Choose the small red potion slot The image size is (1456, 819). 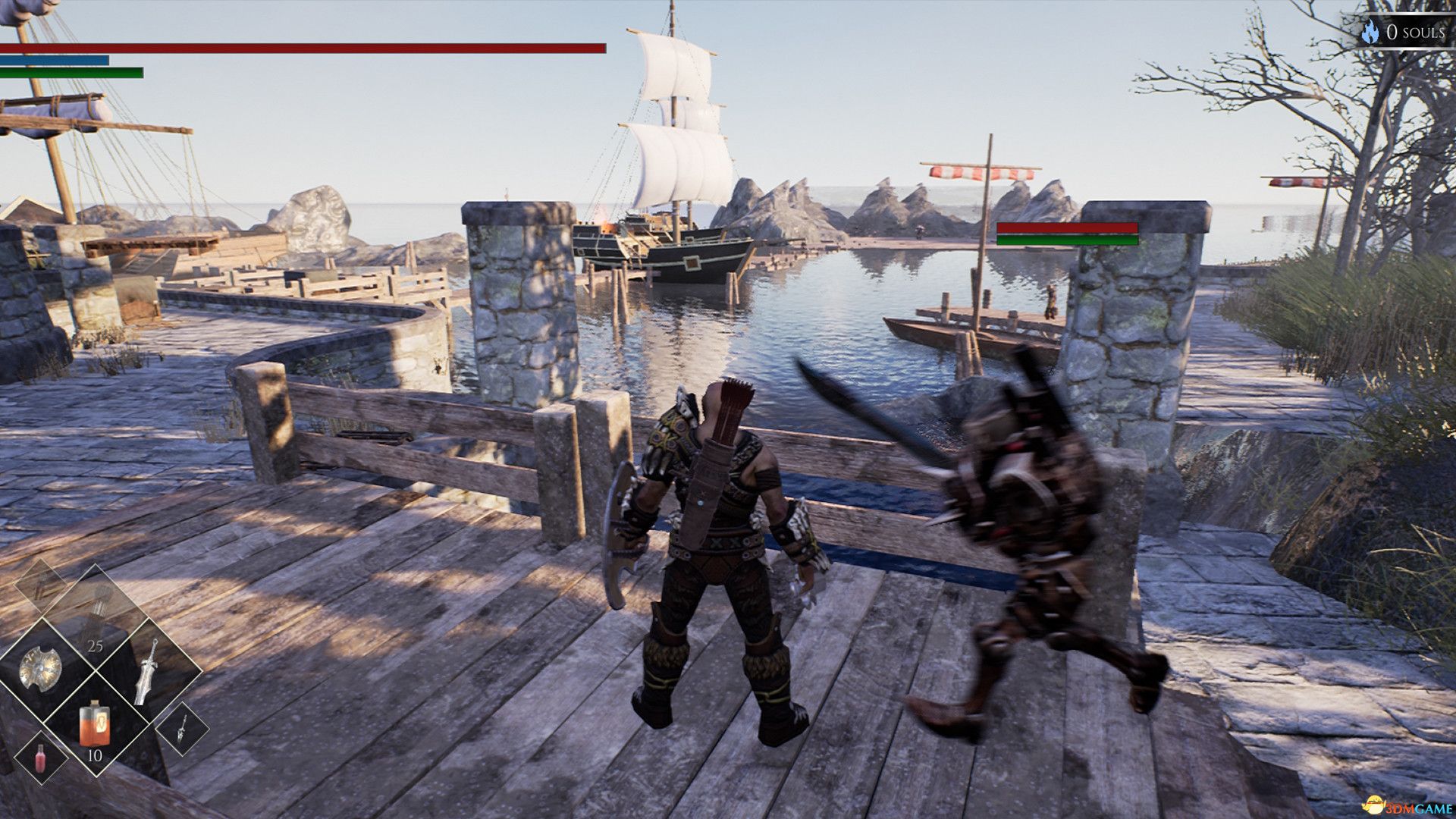(41, 757)
